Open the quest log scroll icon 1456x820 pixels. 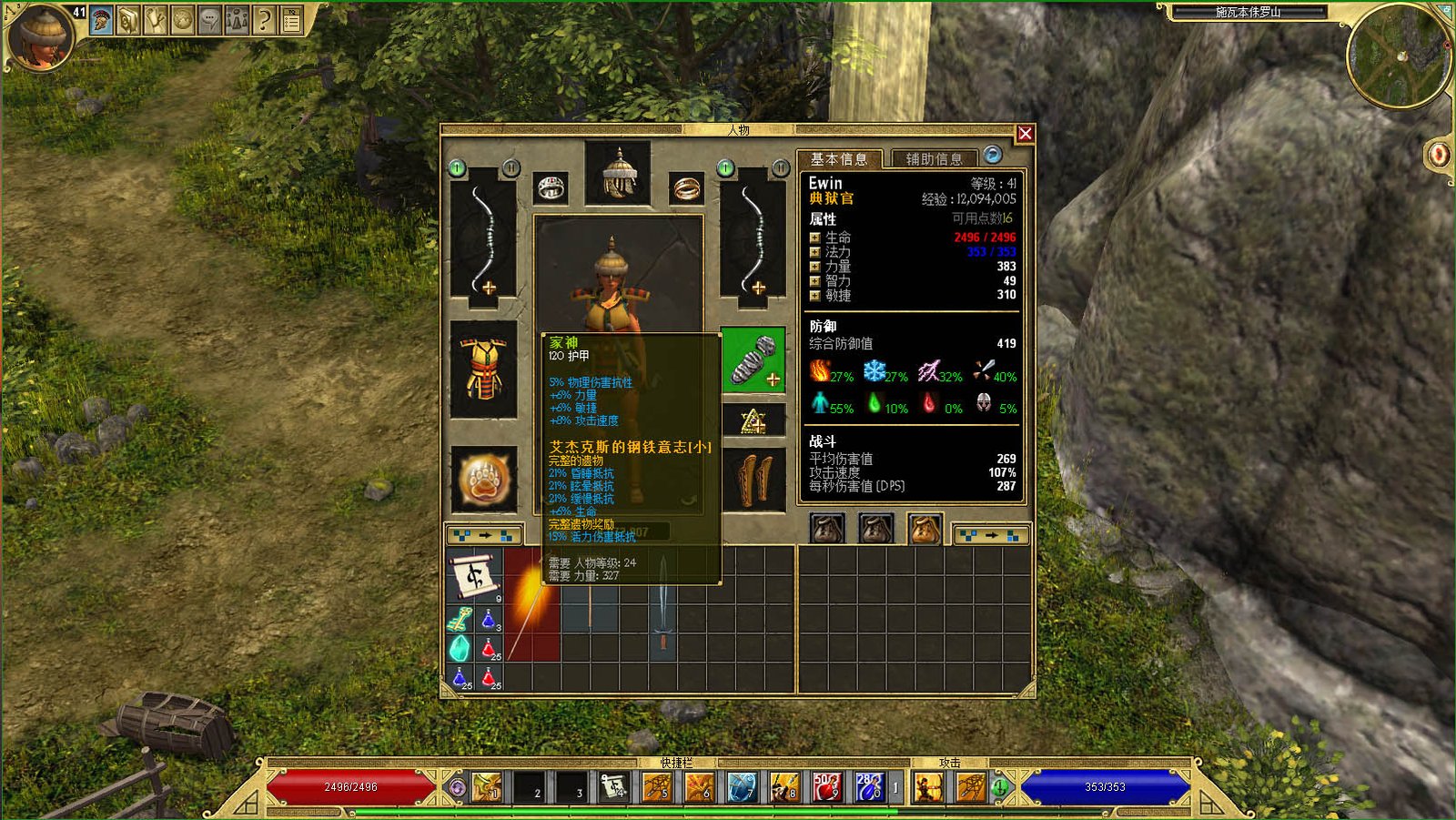tap(153, 19)
